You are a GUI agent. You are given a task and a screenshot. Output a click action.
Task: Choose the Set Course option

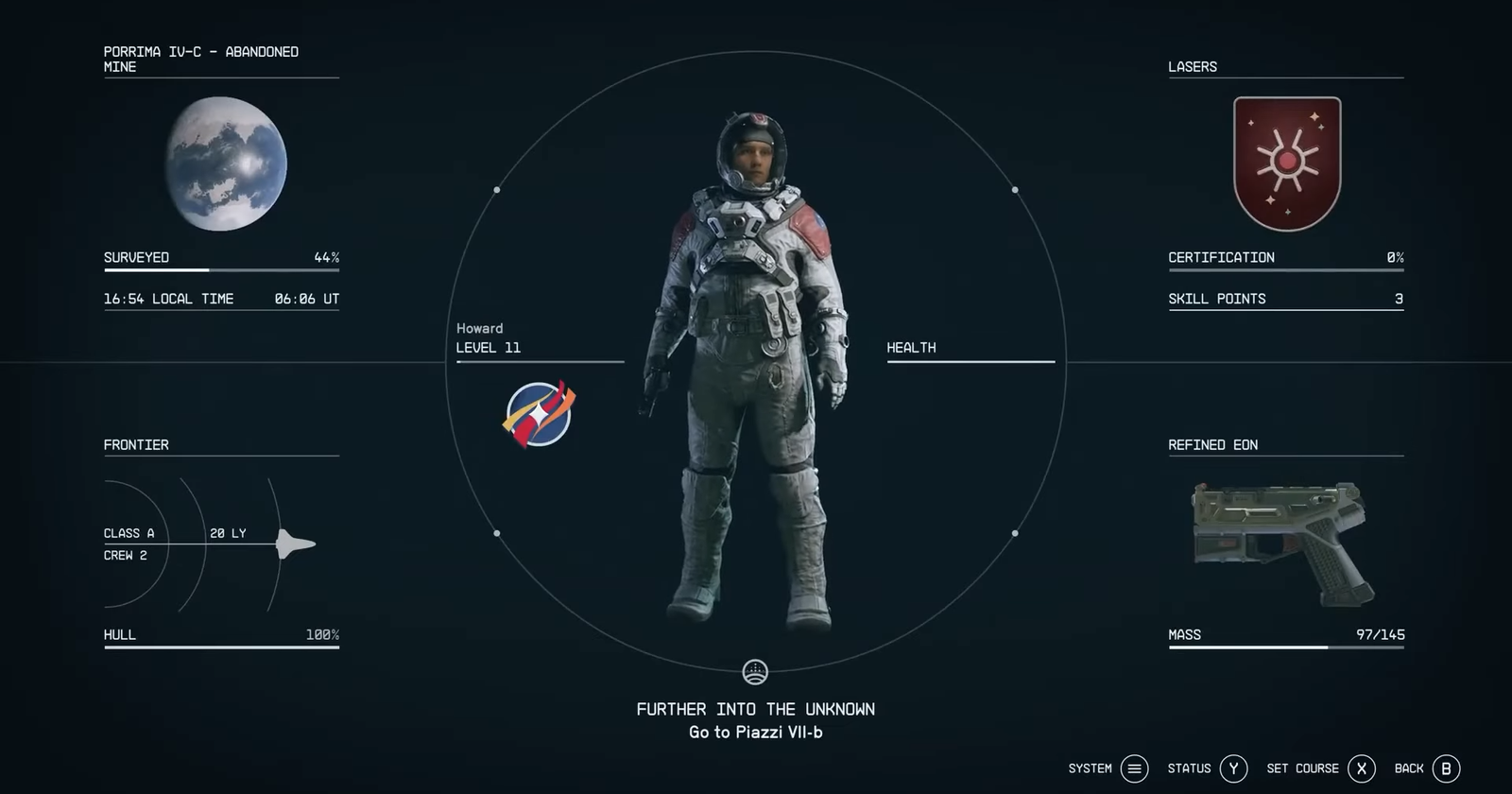point(1361,768)
